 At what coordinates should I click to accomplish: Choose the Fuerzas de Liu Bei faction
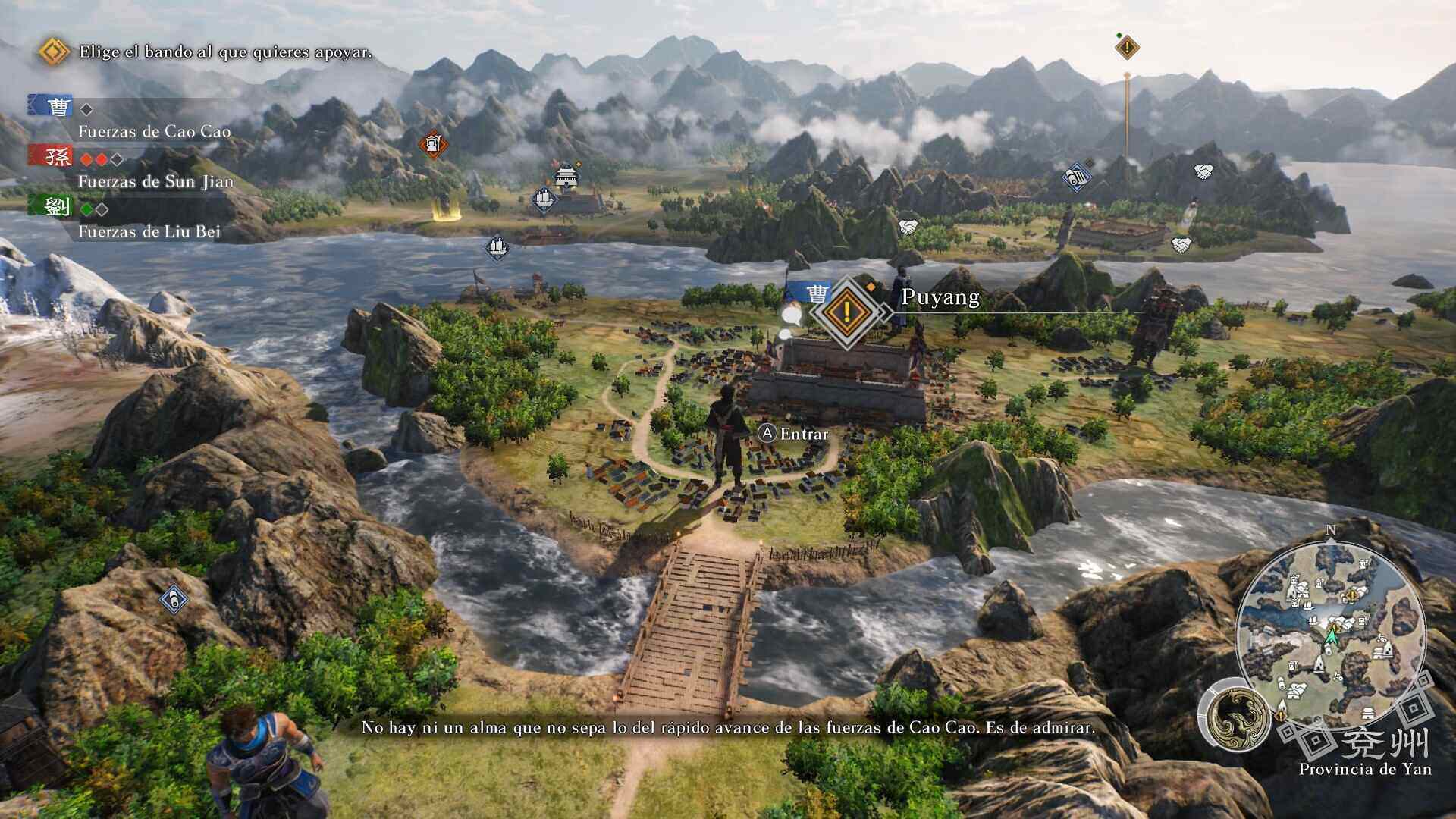click(149, 231)
